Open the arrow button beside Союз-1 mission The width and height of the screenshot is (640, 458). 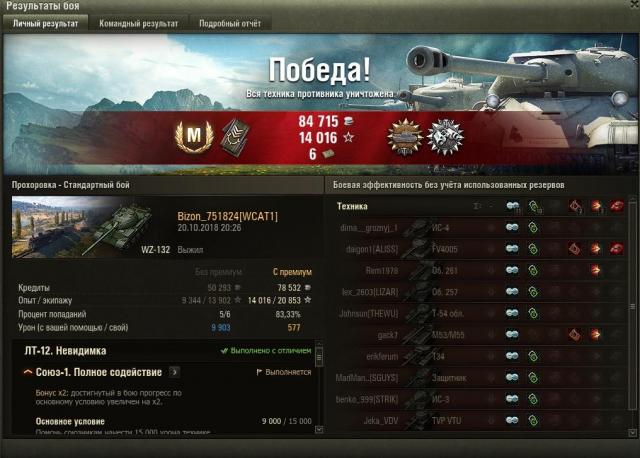(x=174, y=372)
